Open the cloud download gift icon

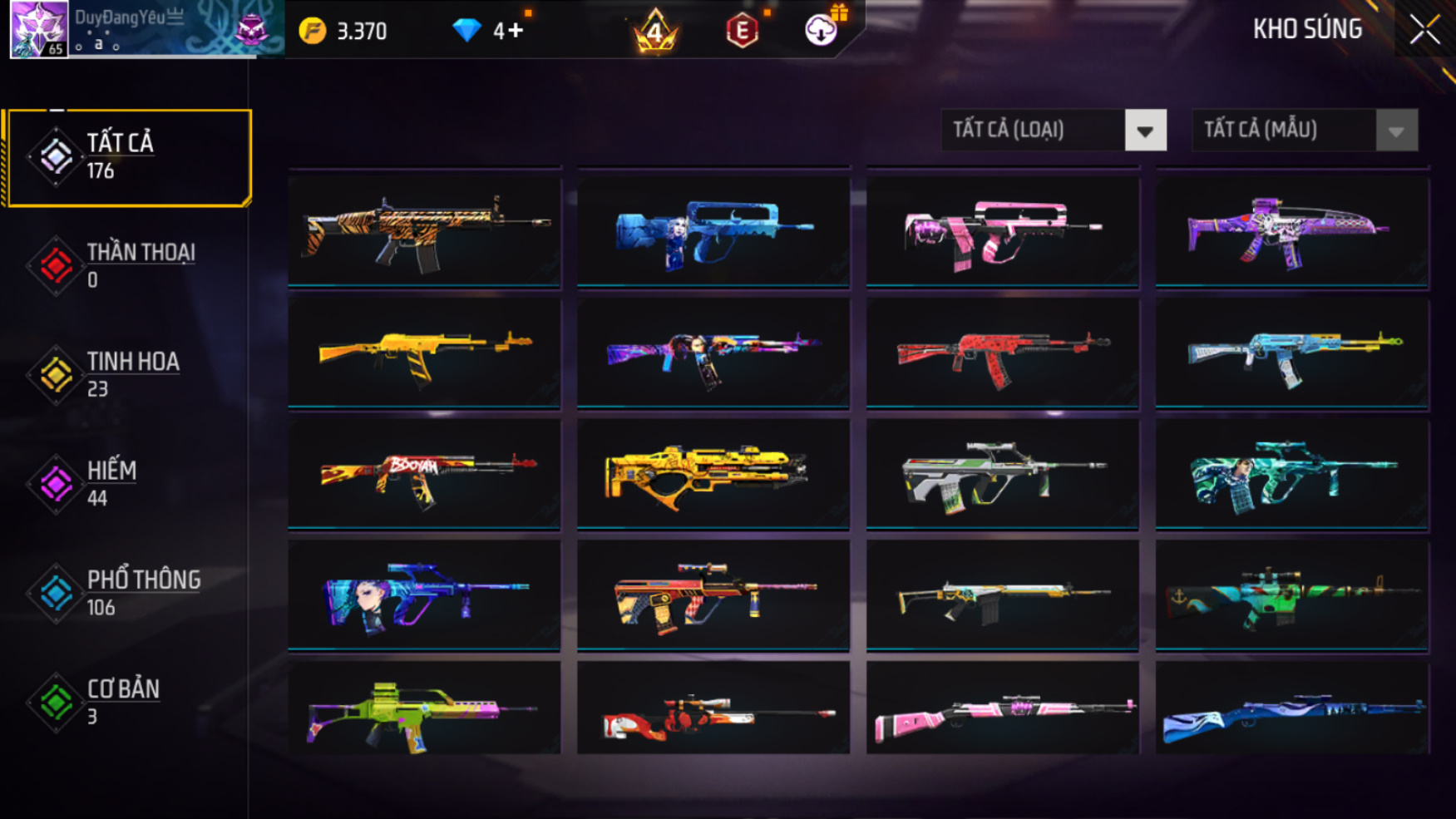822,30
